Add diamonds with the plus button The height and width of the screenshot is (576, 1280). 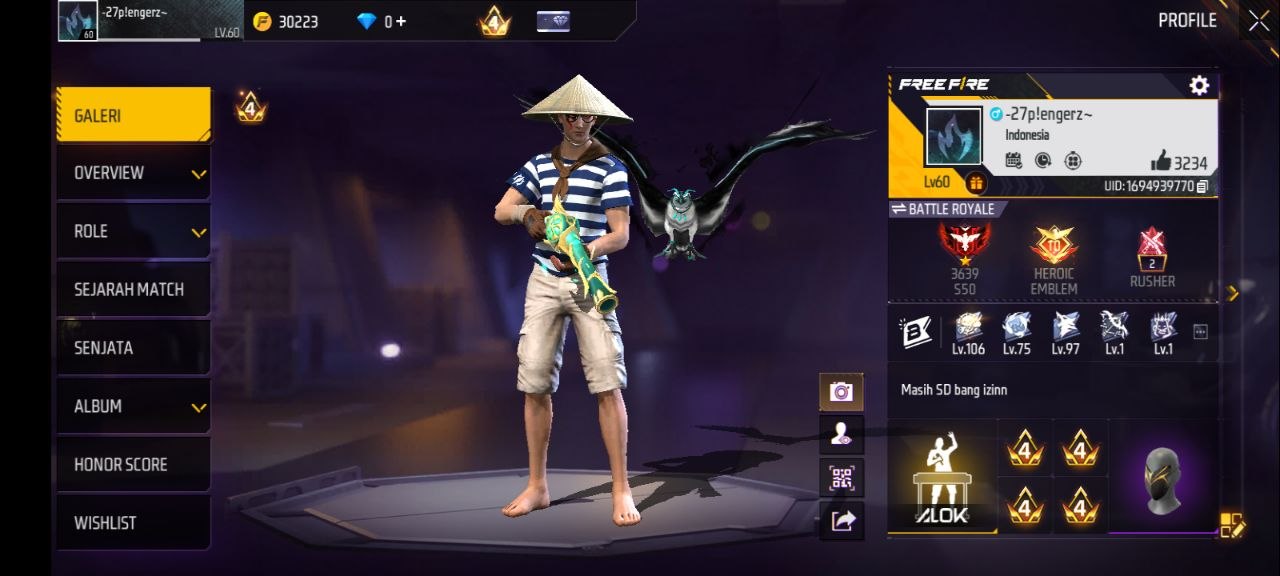point(401,21)
